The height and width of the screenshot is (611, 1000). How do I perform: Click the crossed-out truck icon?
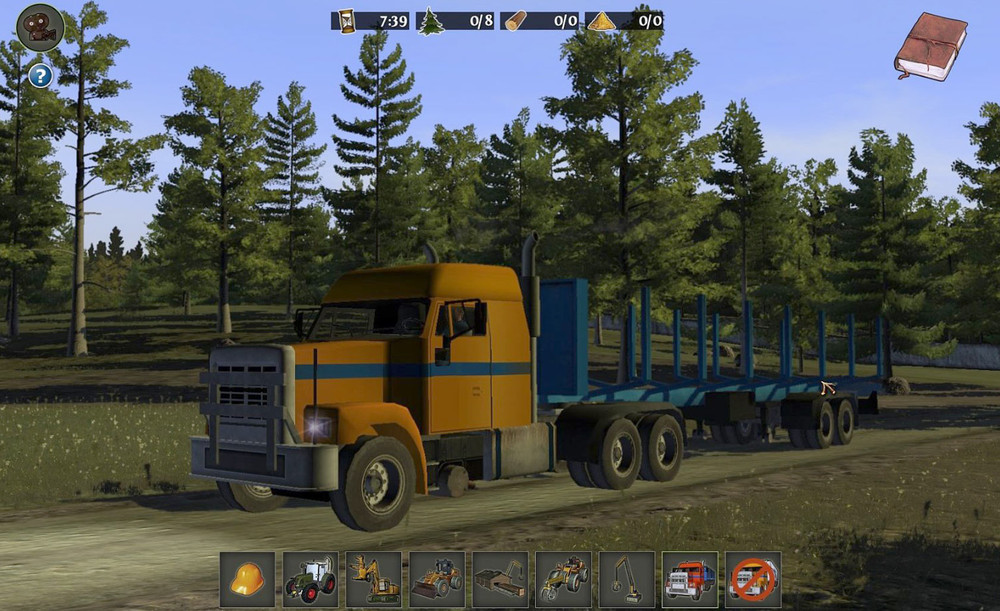[x=753, y=579]
